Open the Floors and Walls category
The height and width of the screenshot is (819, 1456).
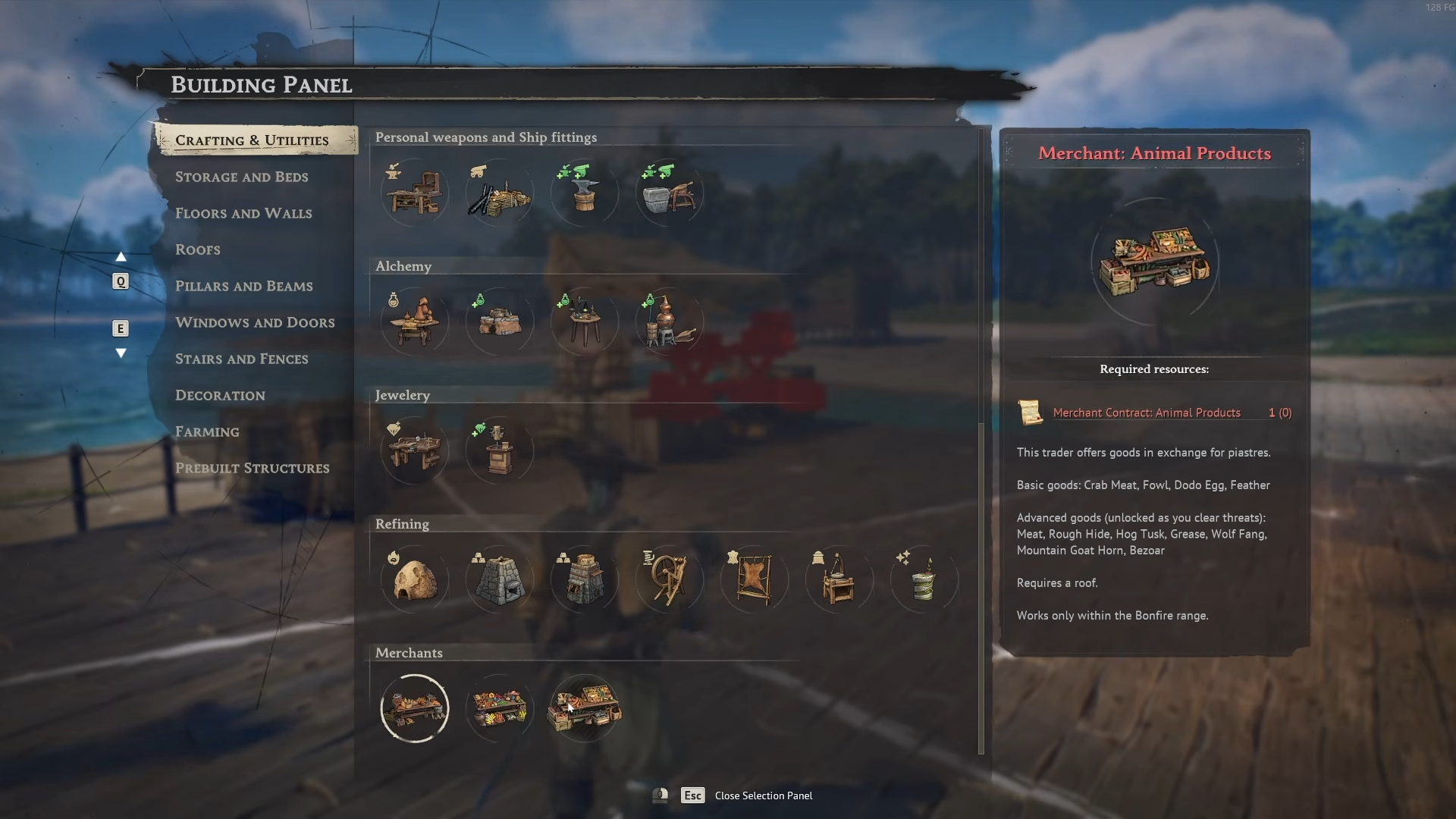click(243, 213)
